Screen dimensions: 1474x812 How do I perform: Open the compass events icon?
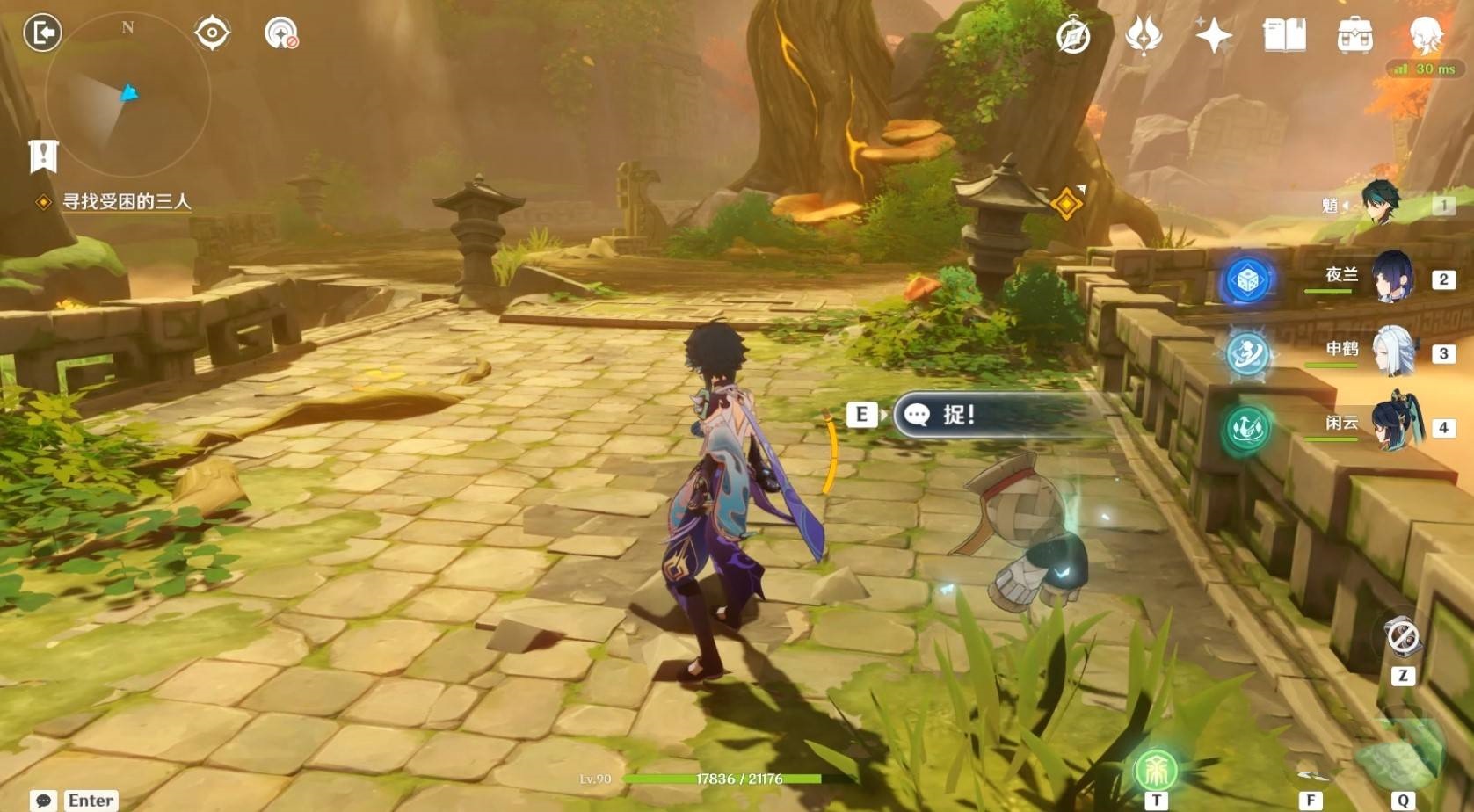(1073, 36)
